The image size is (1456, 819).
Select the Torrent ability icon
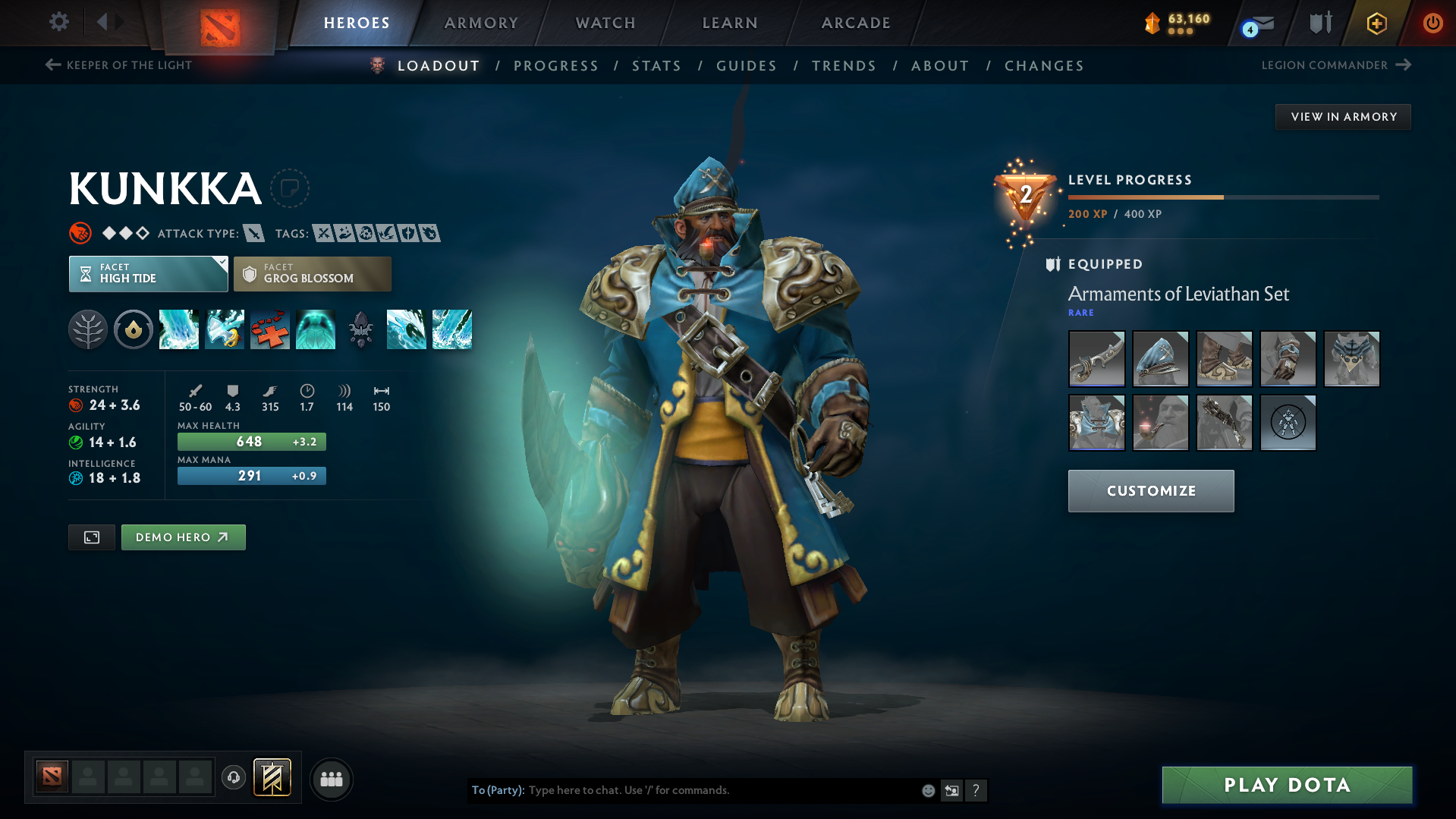[179, 329]
